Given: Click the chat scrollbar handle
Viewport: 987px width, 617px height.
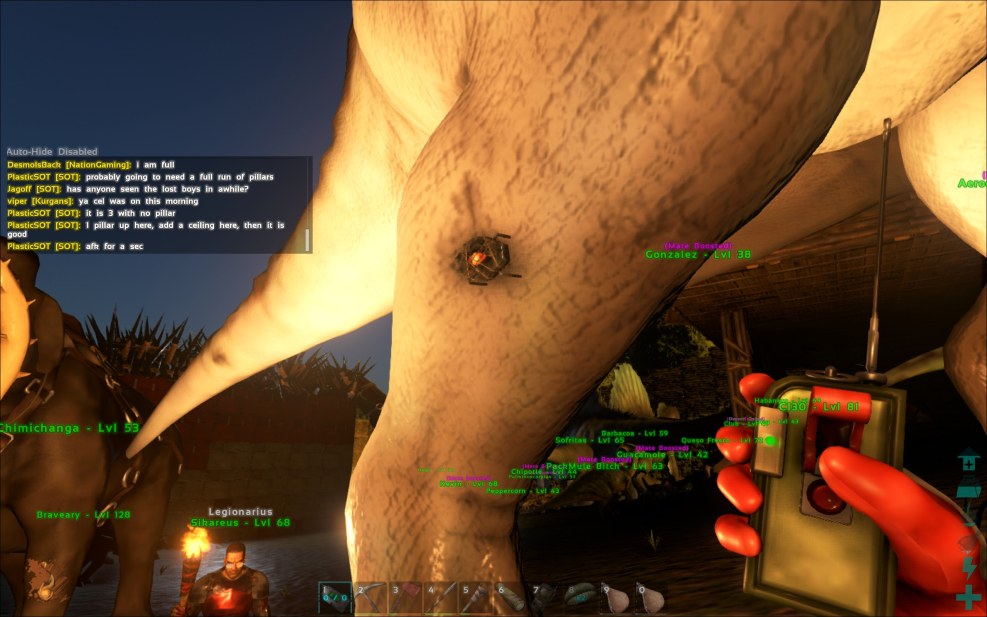Looking at the screenshot, I should tap(307, 240).
